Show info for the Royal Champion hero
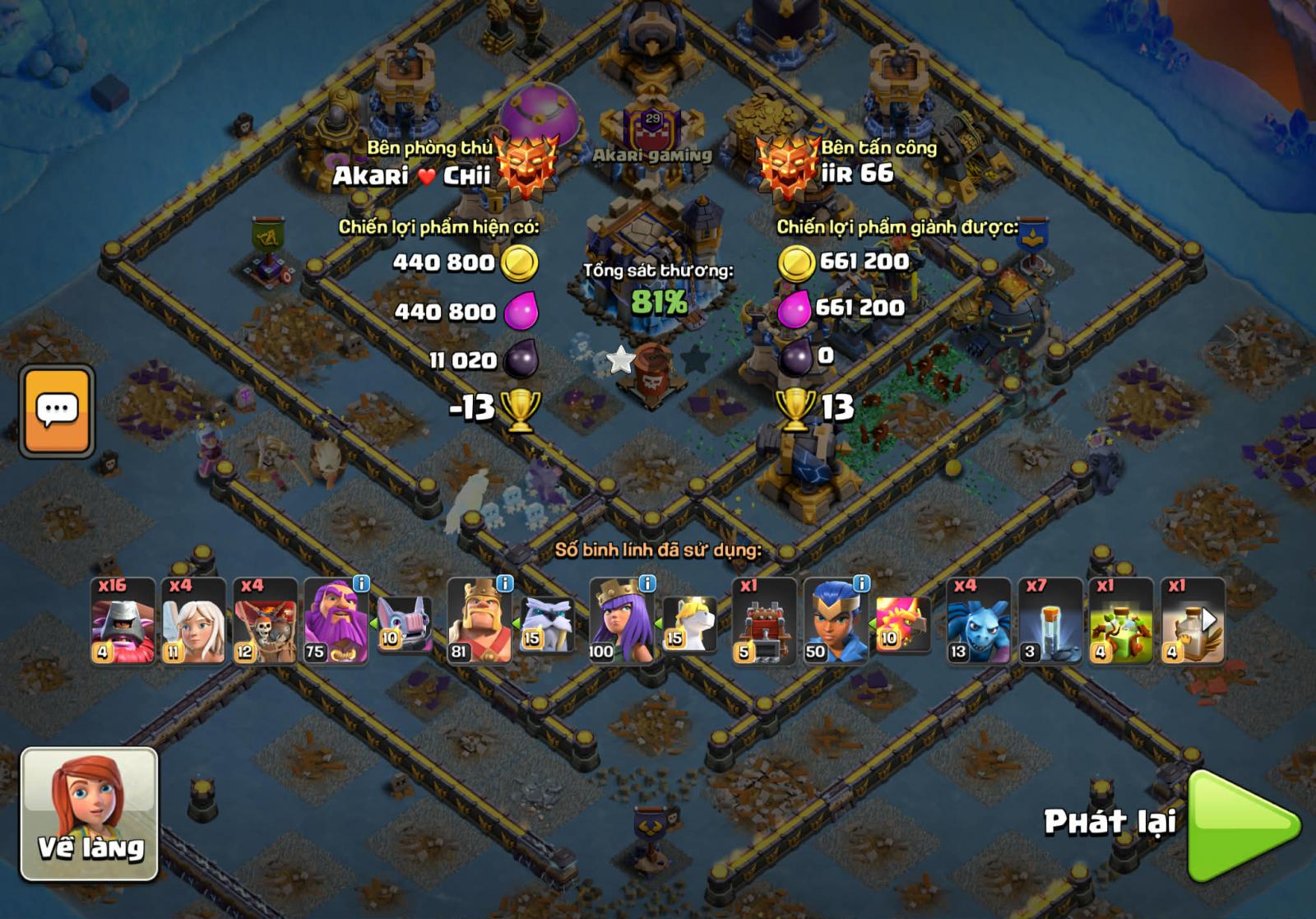 [861, 583]
